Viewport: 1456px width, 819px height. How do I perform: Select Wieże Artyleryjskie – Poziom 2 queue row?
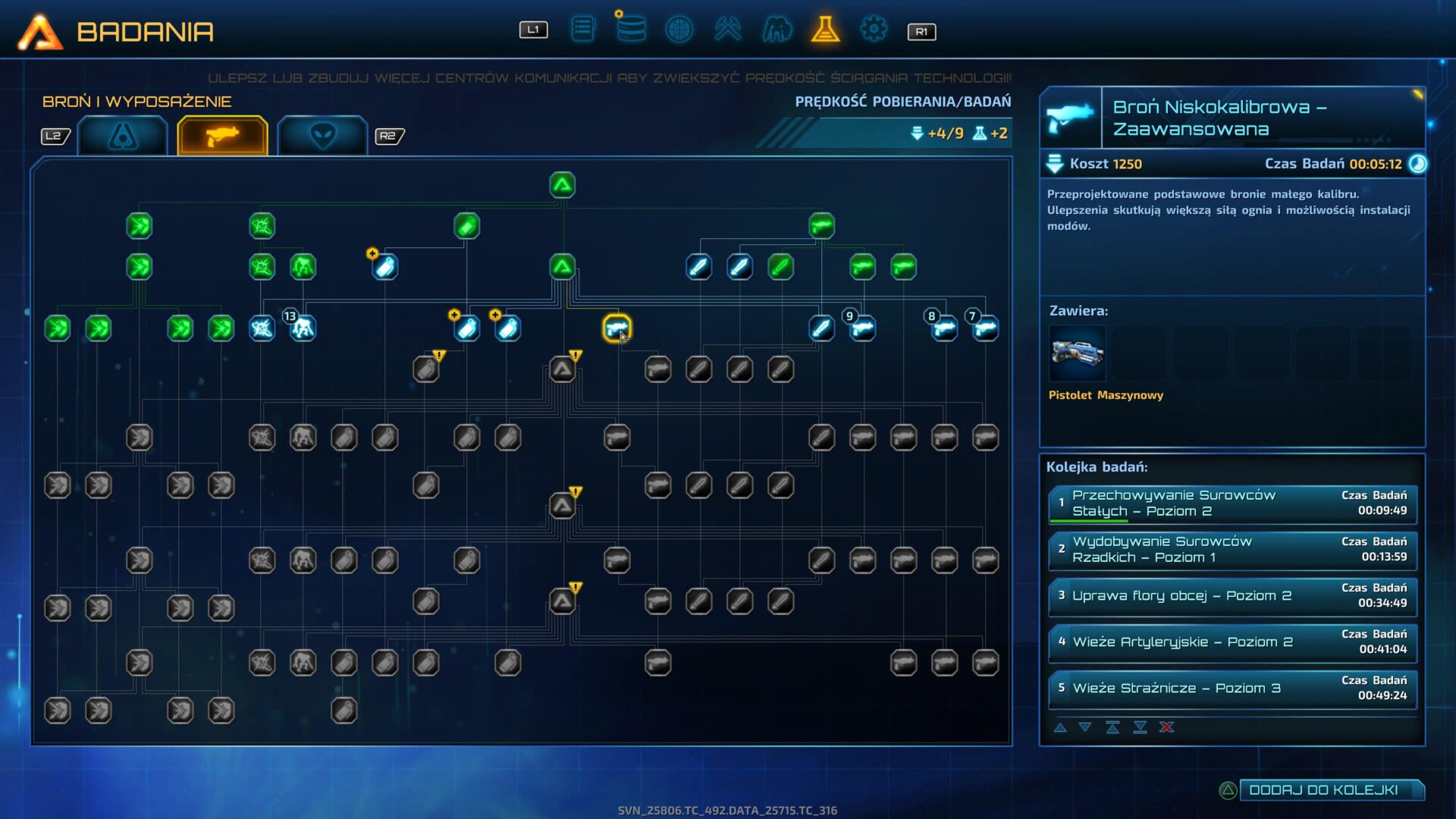(x=1232, y=642)
